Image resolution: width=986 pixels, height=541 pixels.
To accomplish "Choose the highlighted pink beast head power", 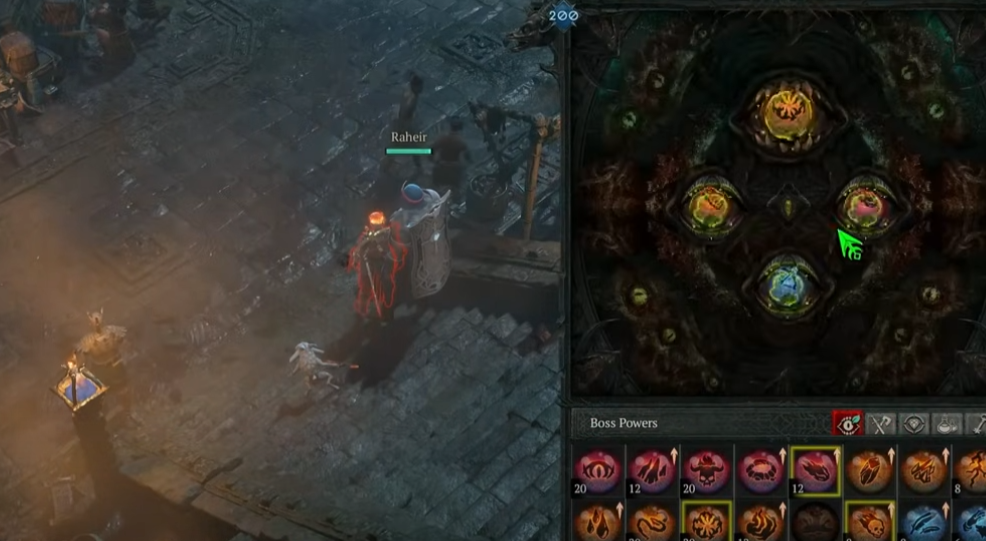I will pyautogui.click(x=814, y=468).
